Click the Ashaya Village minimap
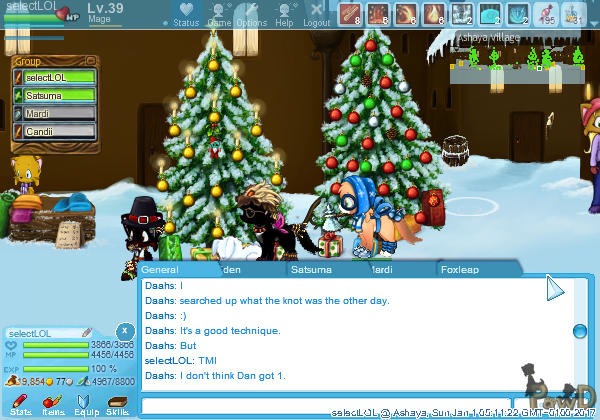 coord(522,58)
